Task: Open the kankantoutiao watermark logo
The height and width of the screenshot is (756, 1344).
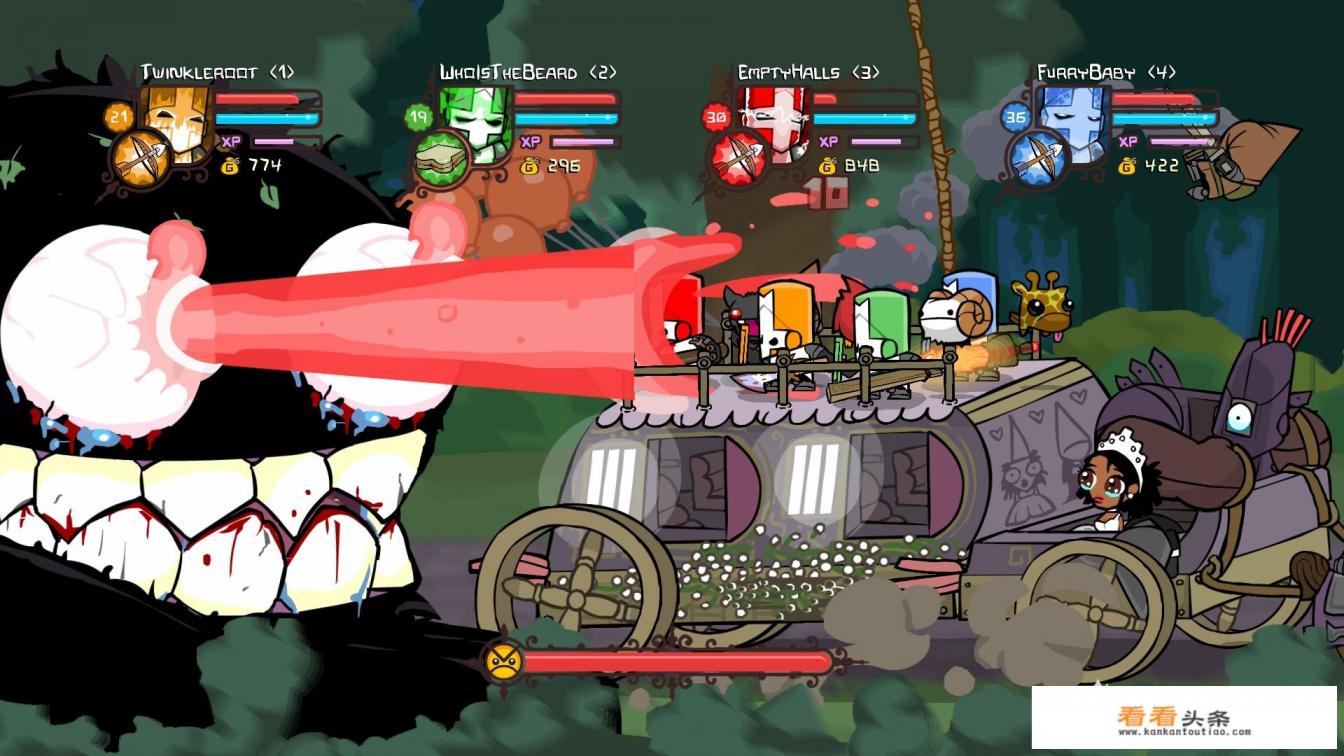Action: click(x=1184, y=719)
